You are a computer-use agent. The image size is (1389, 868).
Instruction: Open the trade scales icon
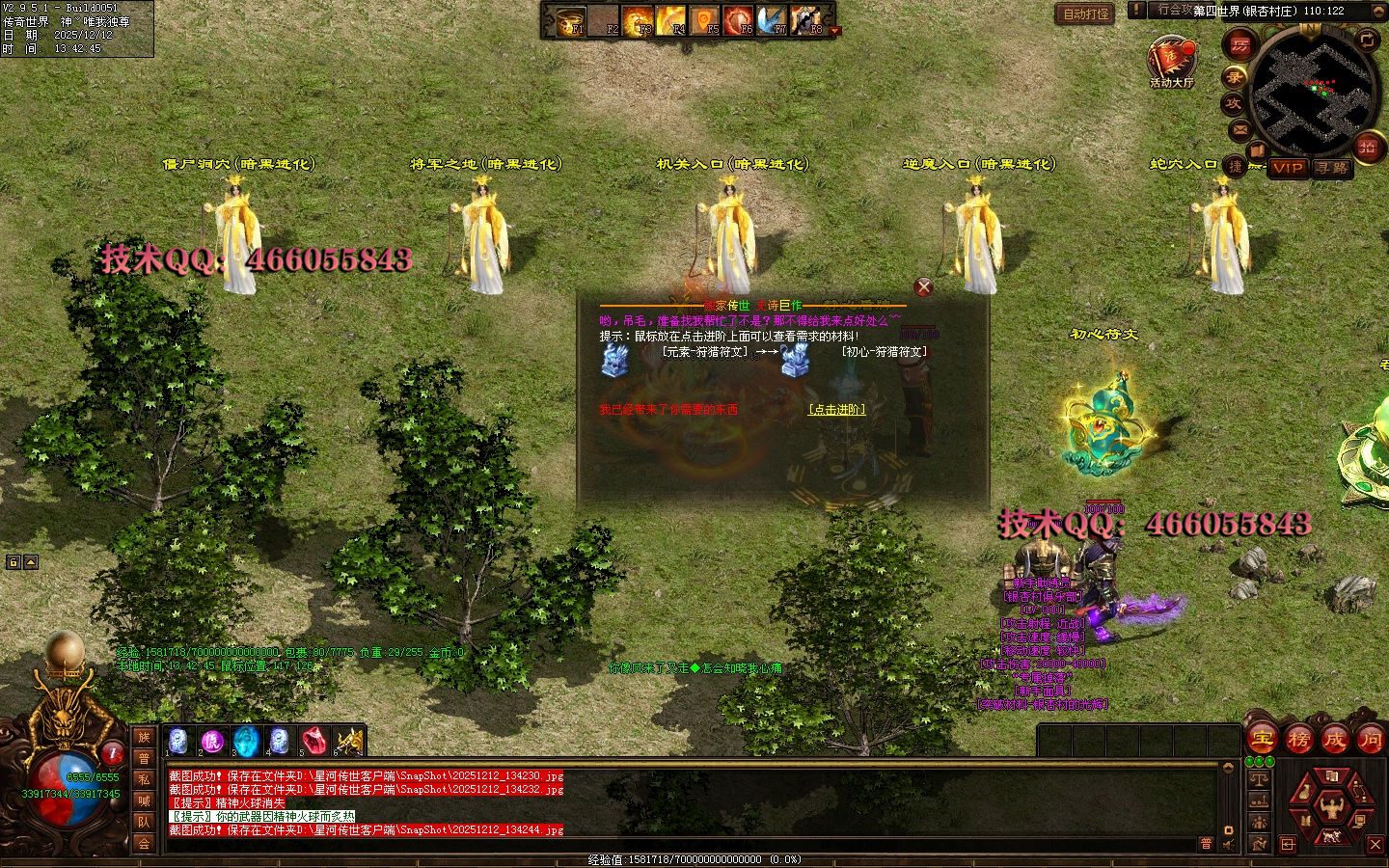pyautogui.click(x=1259, y=778)
